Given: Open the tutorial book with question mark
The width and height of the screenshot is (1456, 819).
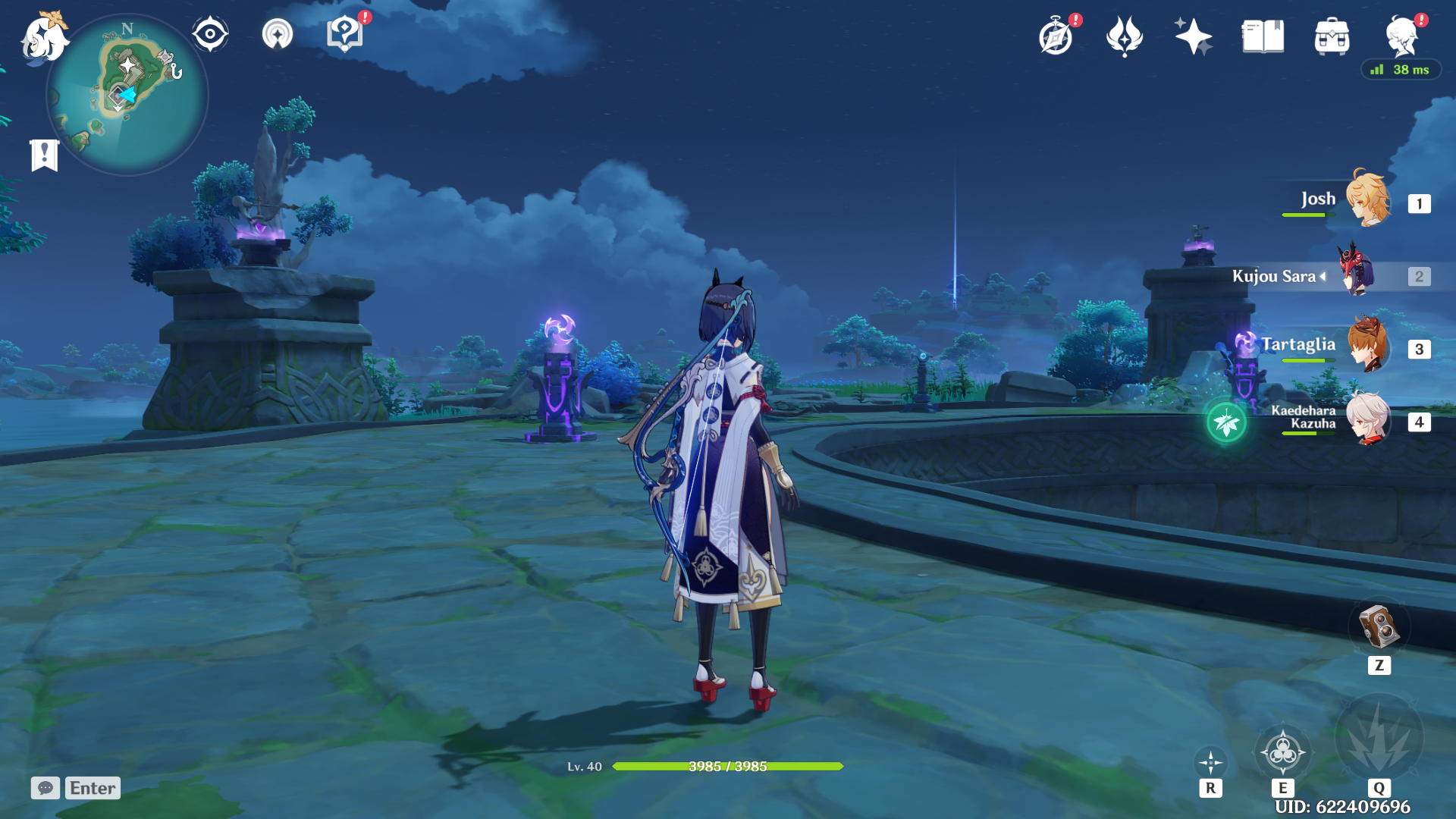Looking at the screenshot, I should 343,34.
